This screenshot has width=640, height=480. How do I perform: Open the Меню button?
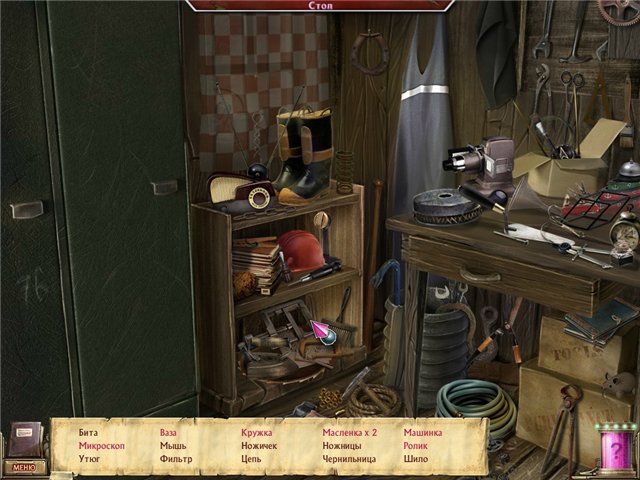click(x=23, y=466)
